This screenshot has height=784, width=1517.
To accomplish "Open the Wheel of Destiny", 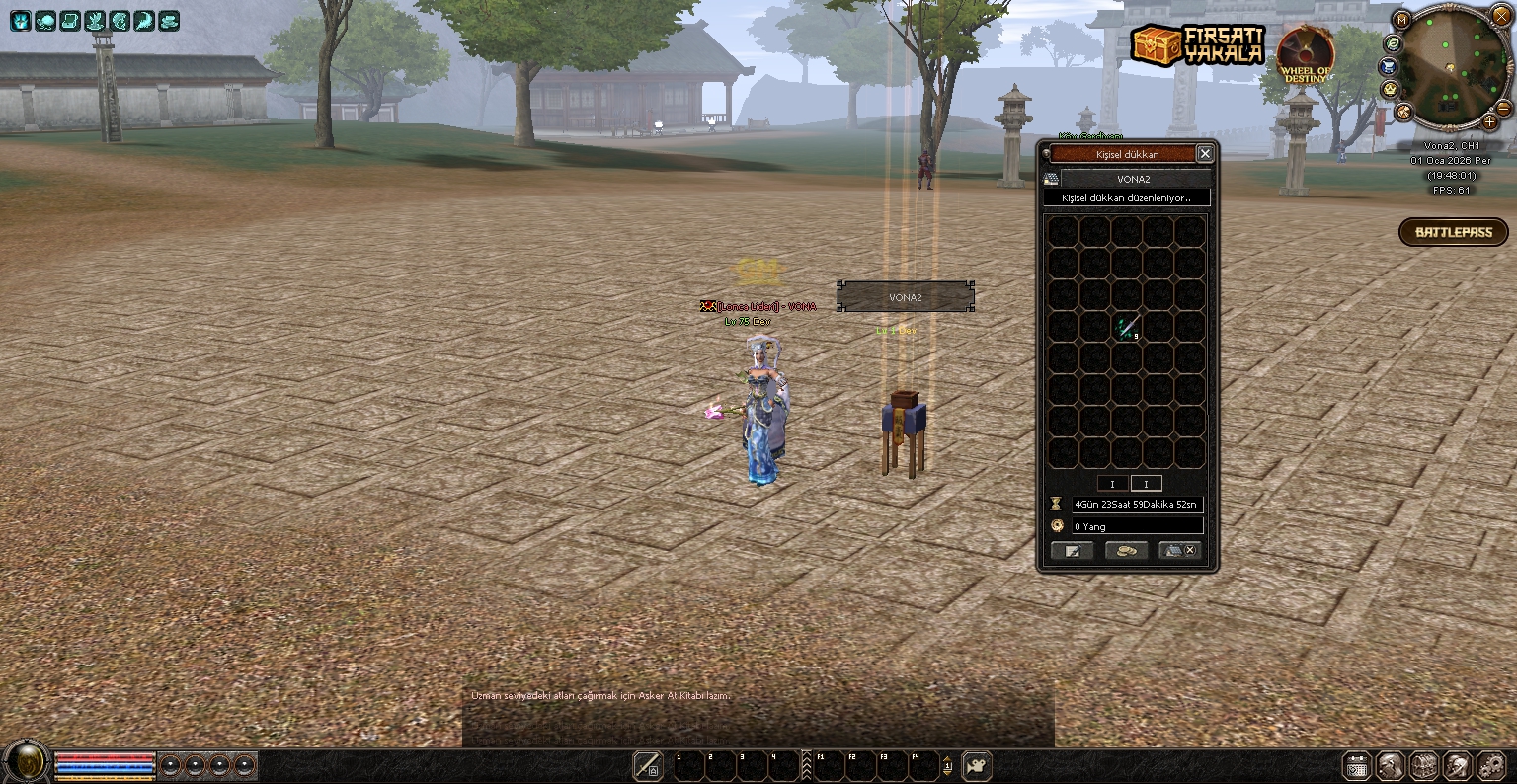I will pos(1307,53).
